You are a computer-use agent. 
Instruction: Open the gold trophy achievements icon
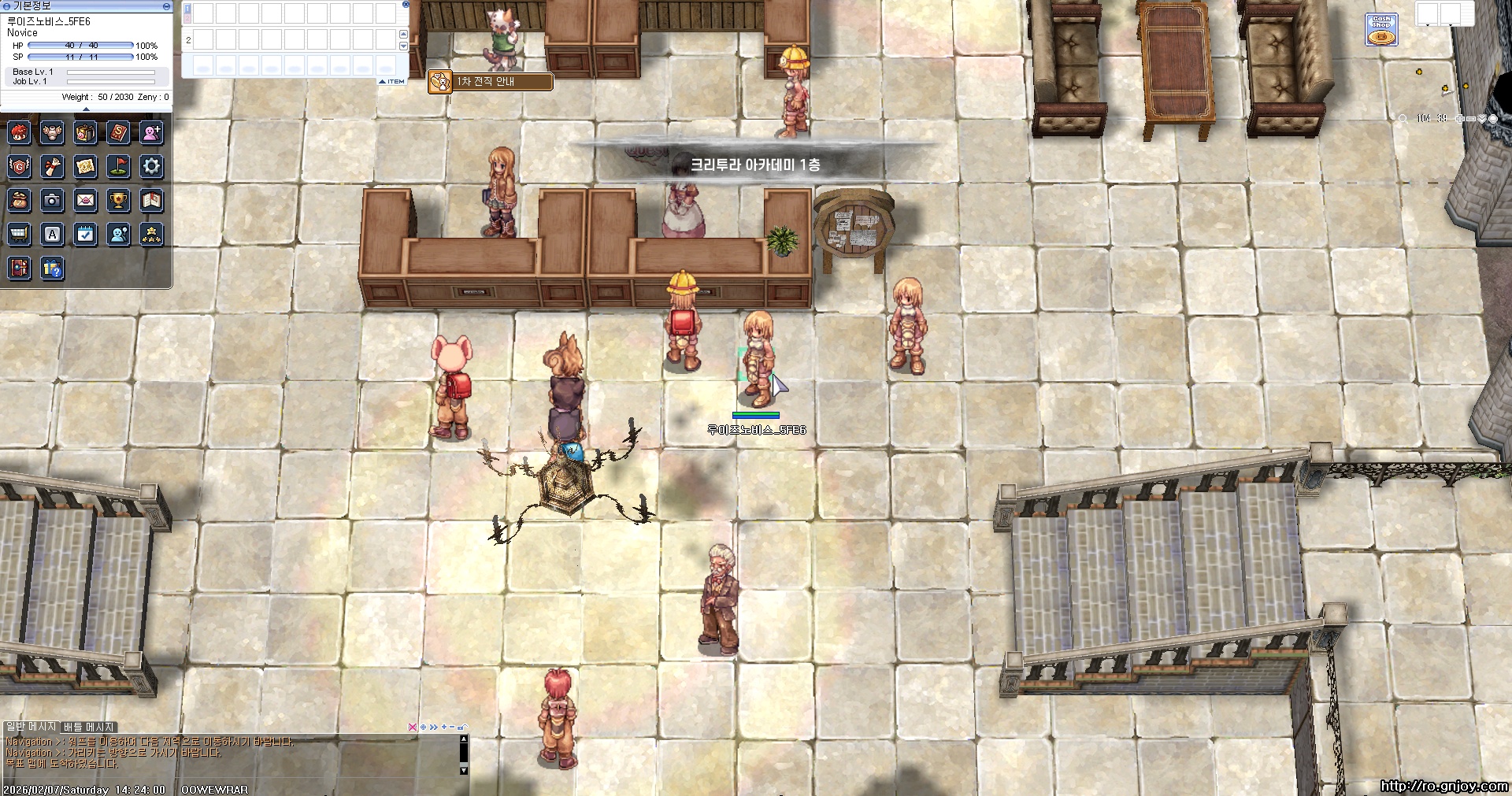click(118, 201)
